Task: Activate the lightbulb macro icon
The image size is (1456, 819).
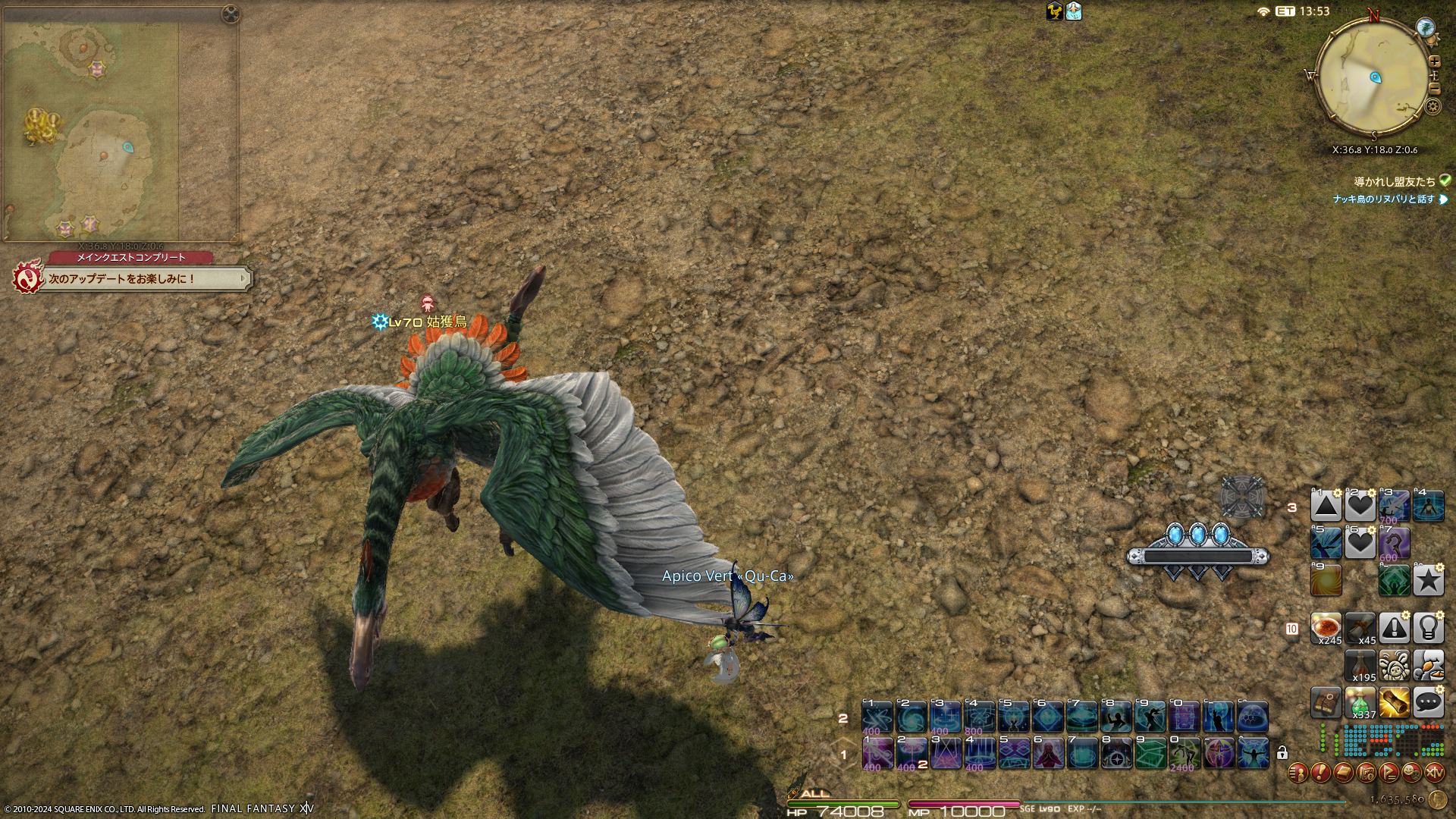Action: [x=1428, y=628]
